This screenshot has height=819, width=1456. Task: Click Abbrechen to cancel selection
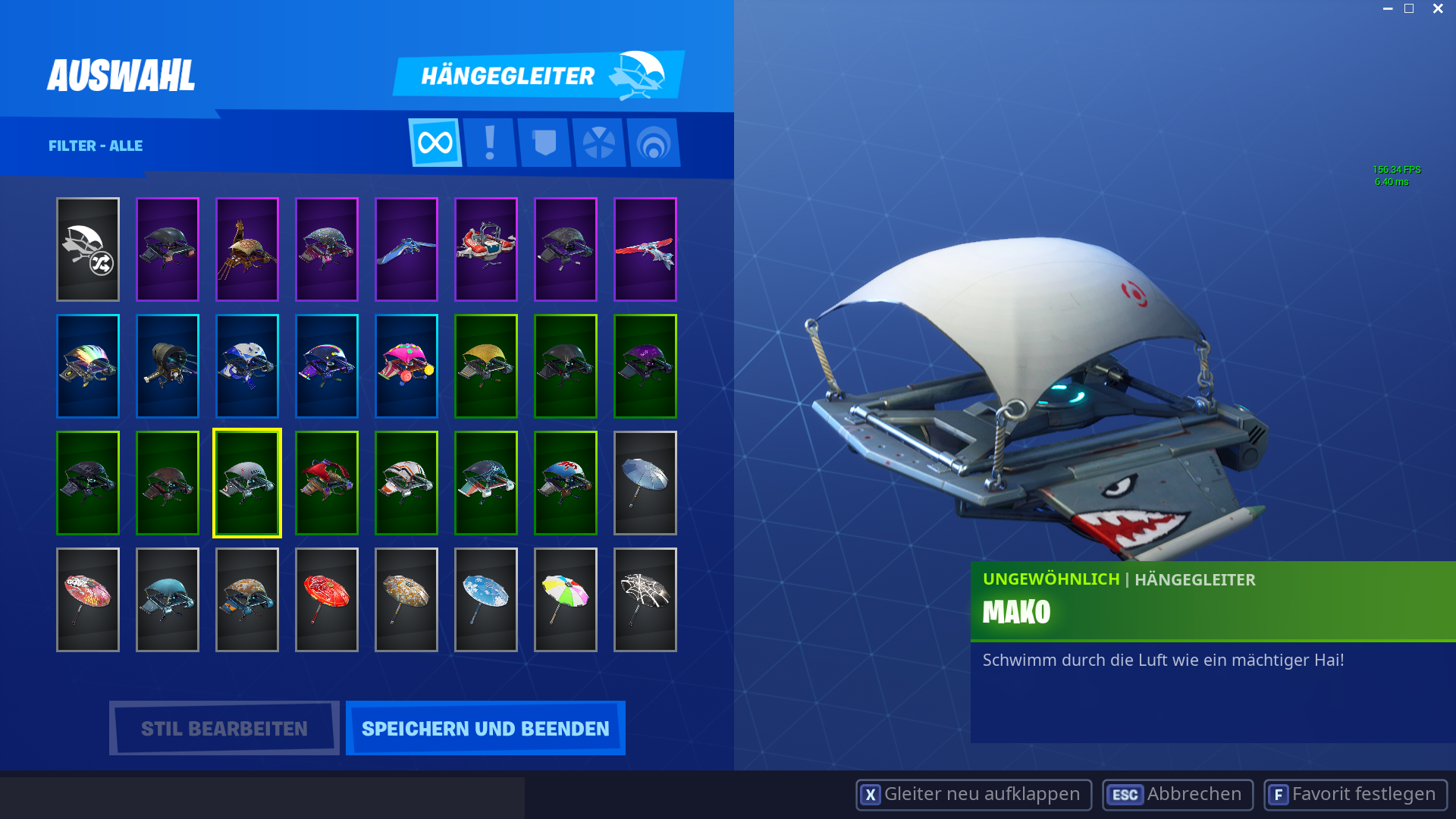[1178, 795]
